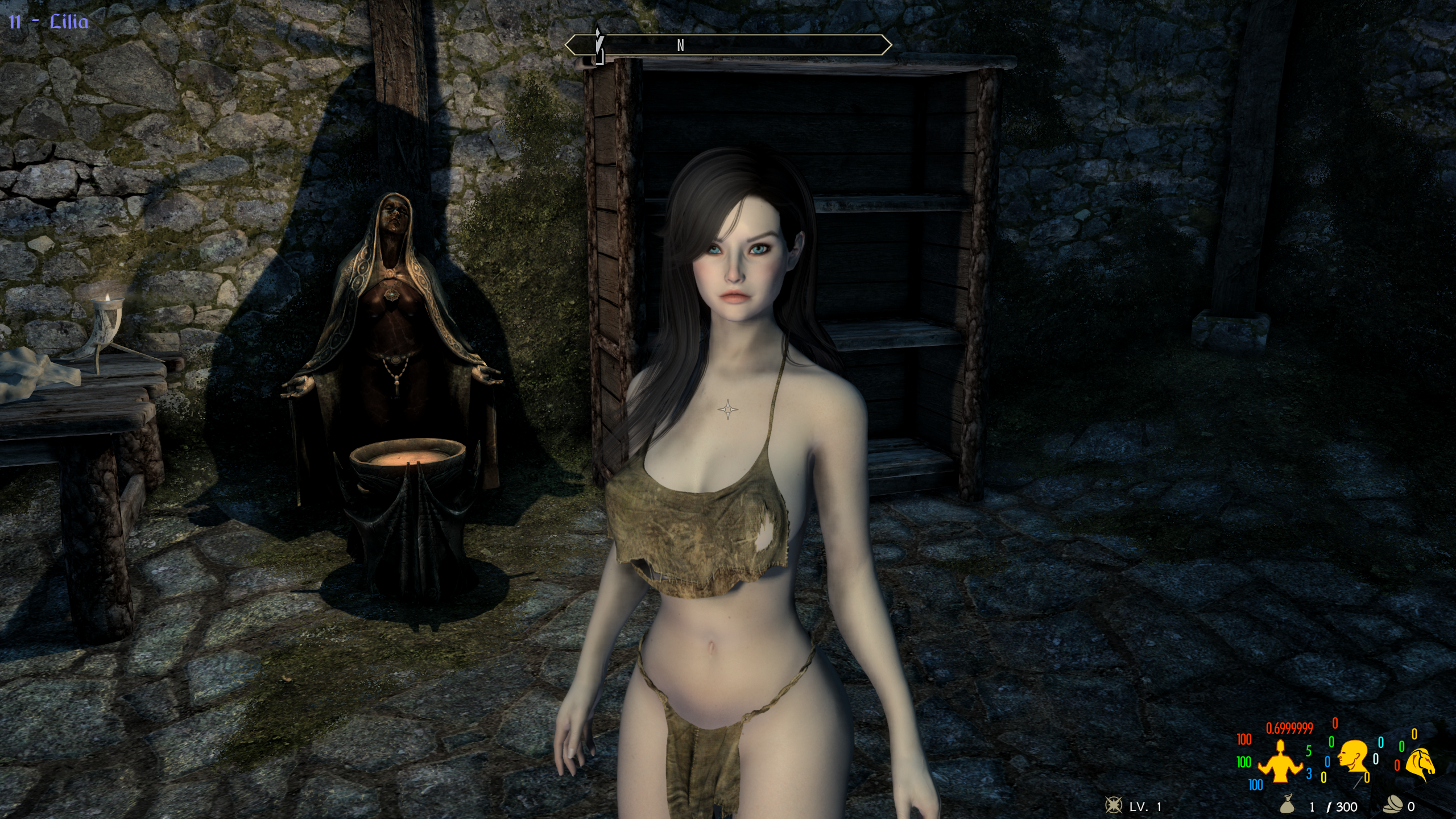
Task: Click the compass bar at the top
Action: [x=727, y=45]
